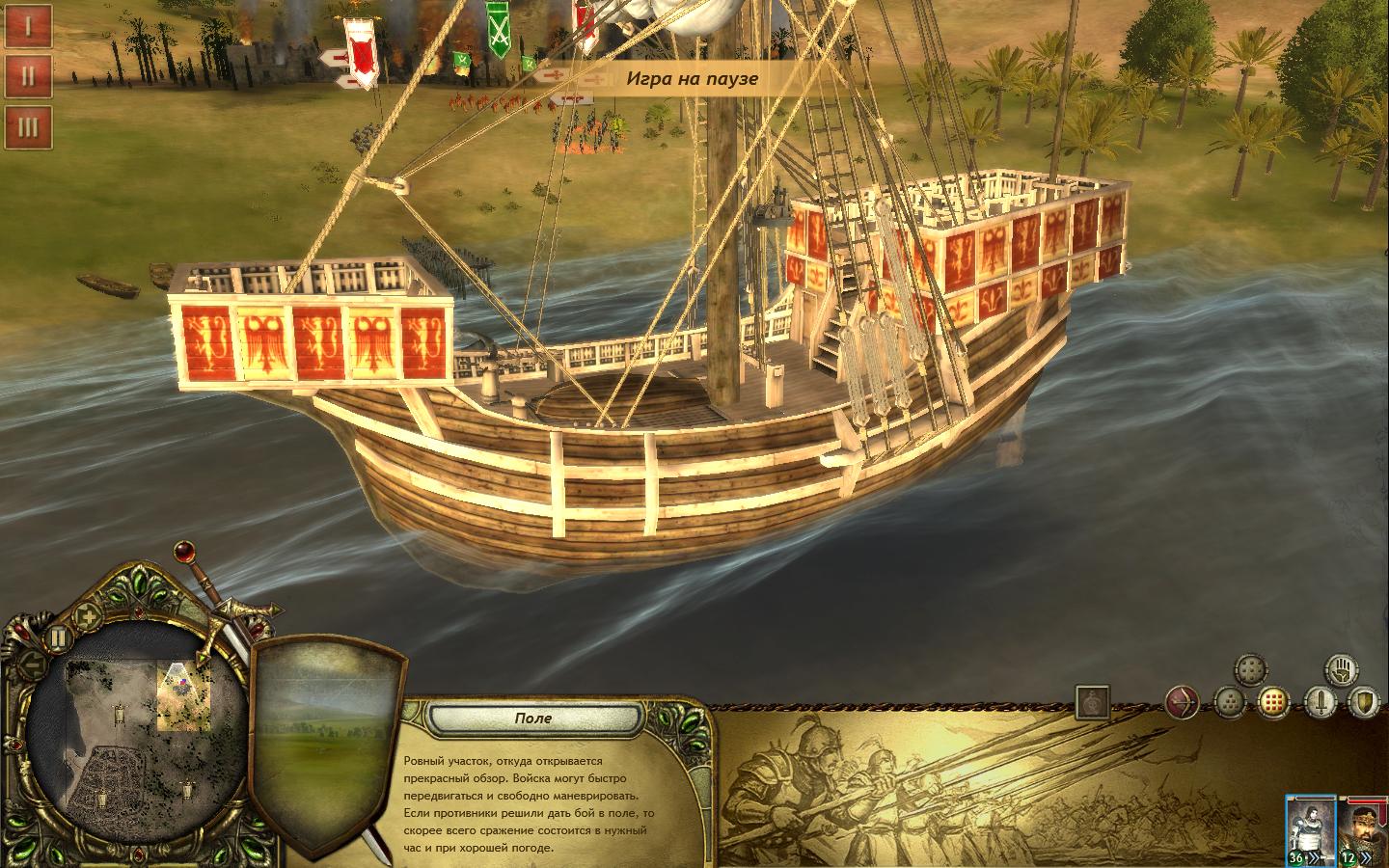Image resolution: width=1389 pixels, height=868 pixels.
Task: Set the sword attack stance
Action: click(1319, 702)
